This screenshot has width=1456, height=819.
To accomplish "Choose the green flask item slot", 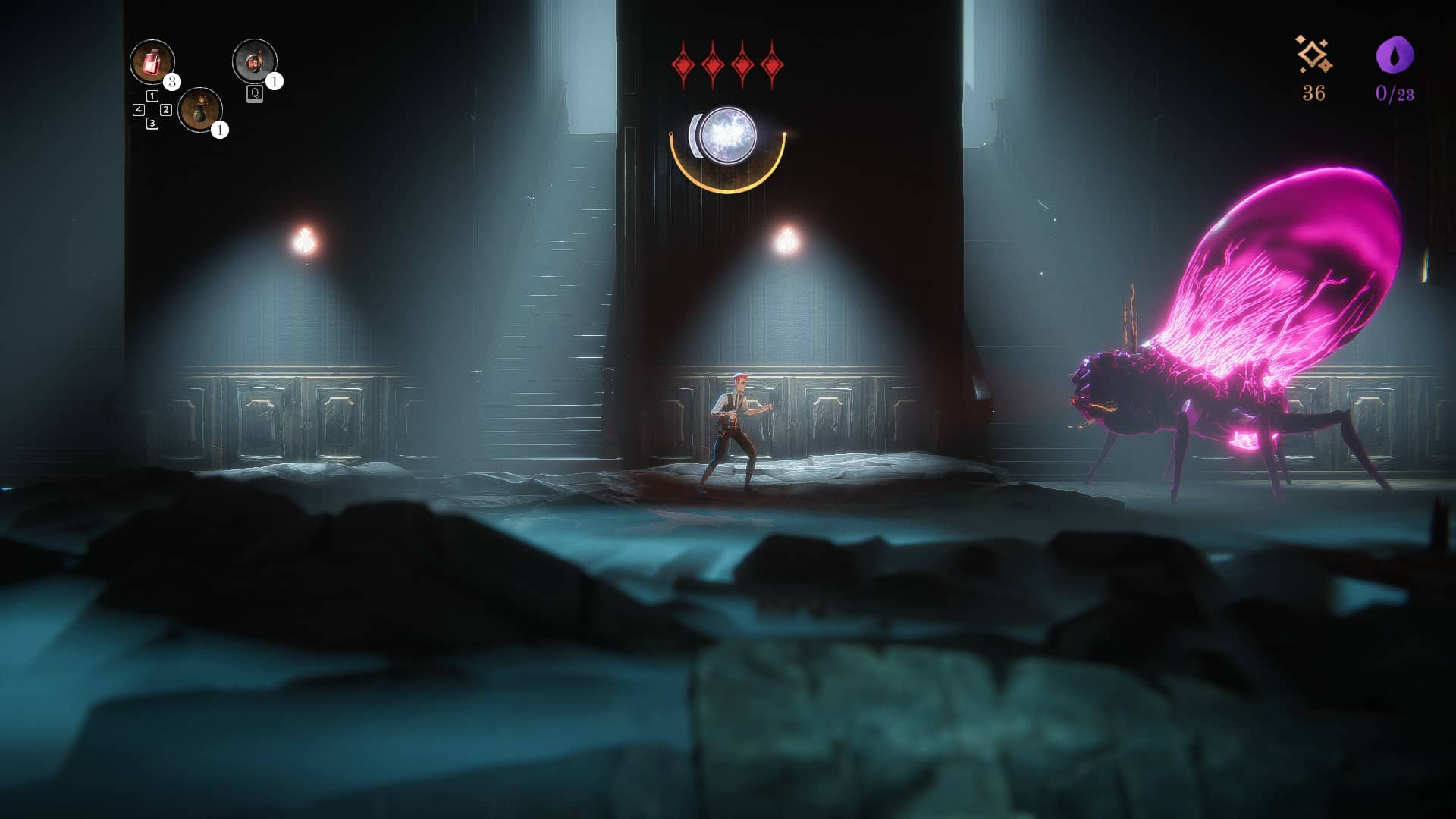I will 200,109.
